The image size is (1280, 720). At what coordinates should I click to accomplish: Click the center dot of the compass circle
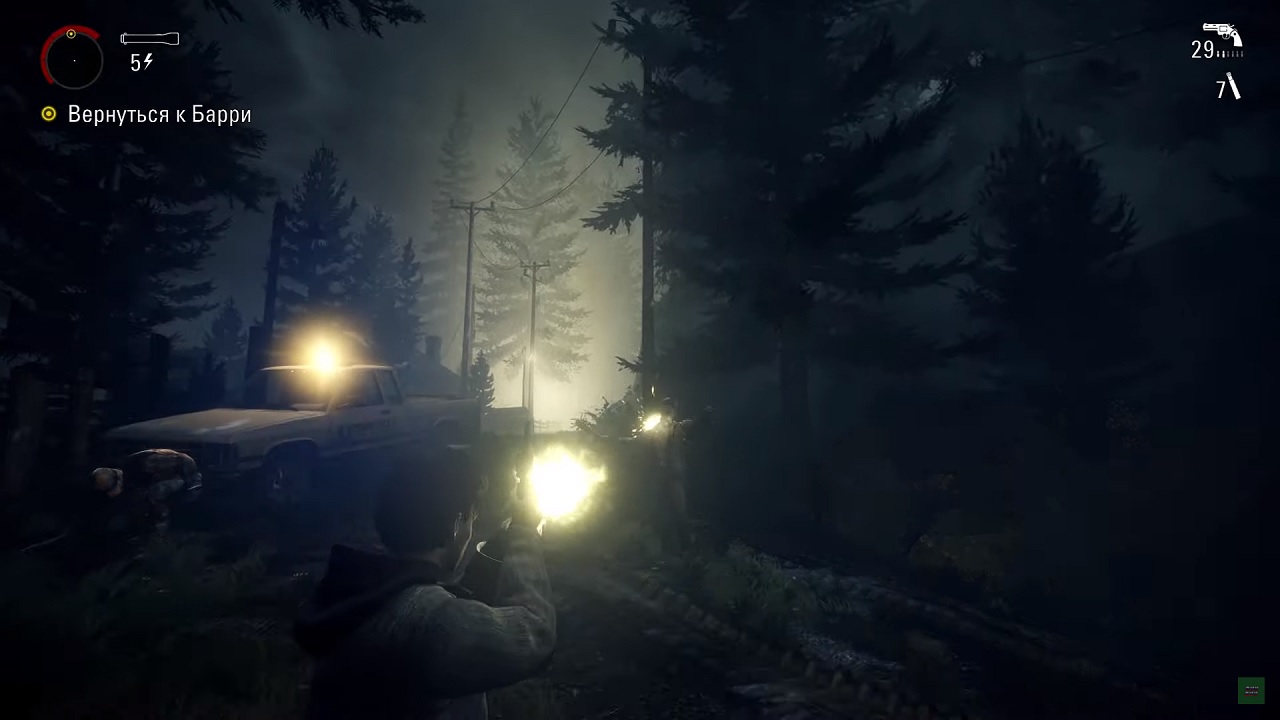coord(74,60)
